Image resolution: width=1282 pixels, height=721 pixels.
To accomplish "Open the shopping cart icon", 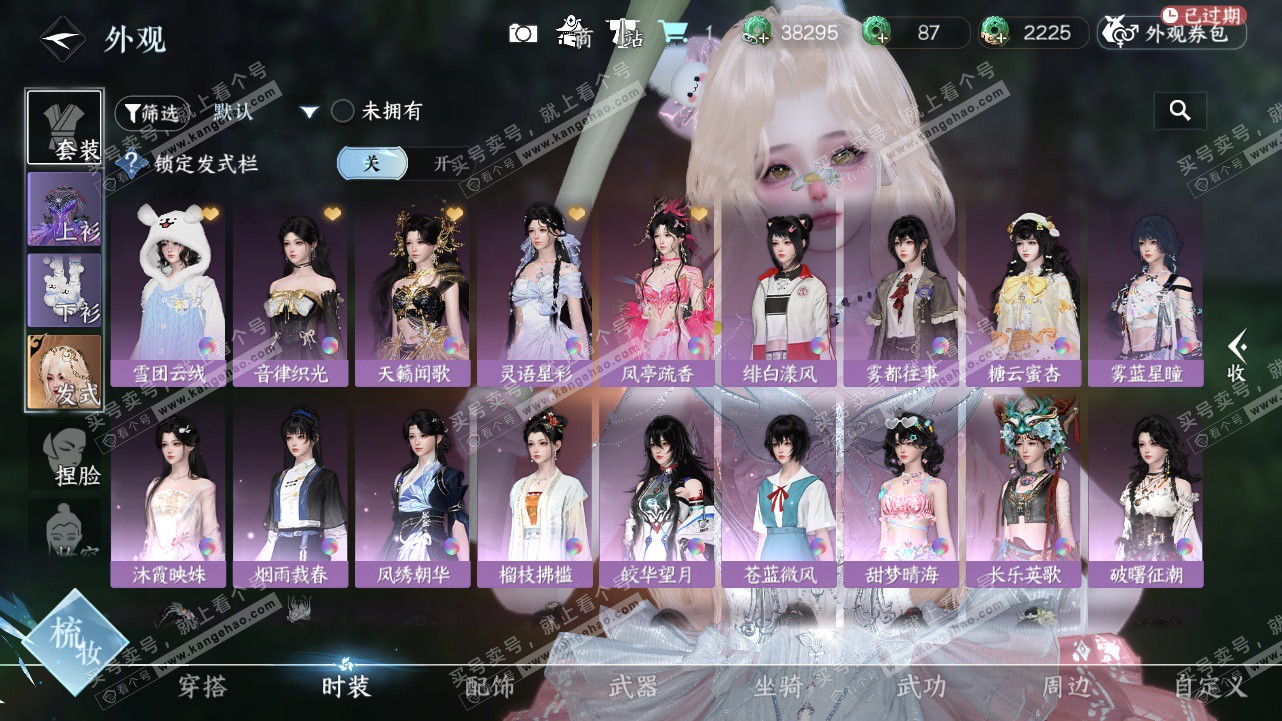I will (x=673, y=33).
